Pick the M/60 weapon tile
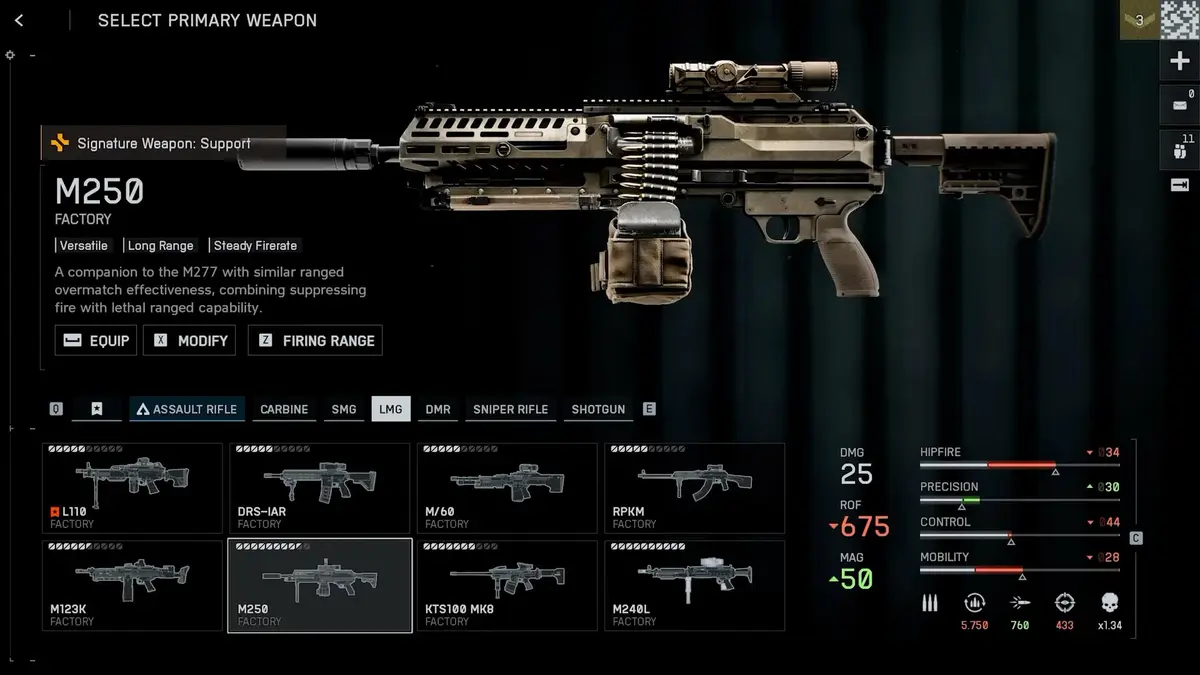This screenshot has width=1200, height=675. tap(507, 488)
